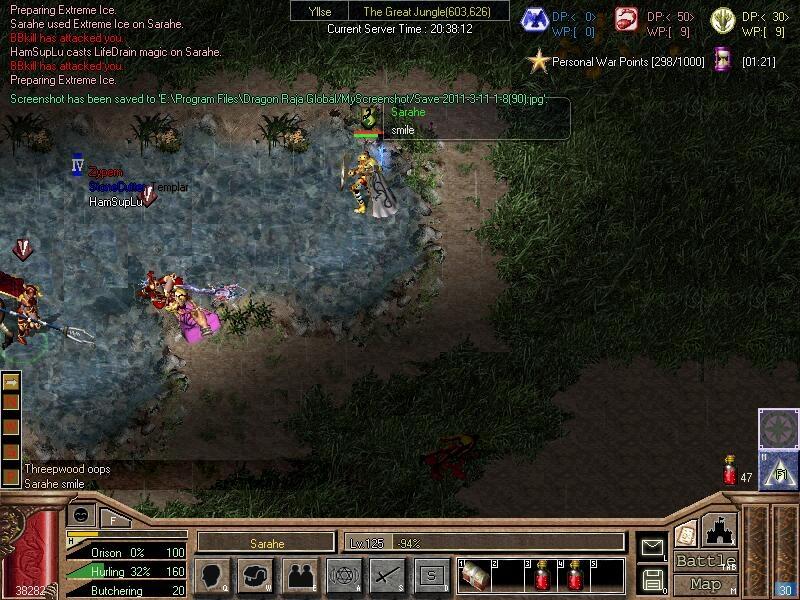Image resolution: width=800 pixels, height=600 pixels.
Task: Select the head profile skill icon
Action: coord(212,575)
